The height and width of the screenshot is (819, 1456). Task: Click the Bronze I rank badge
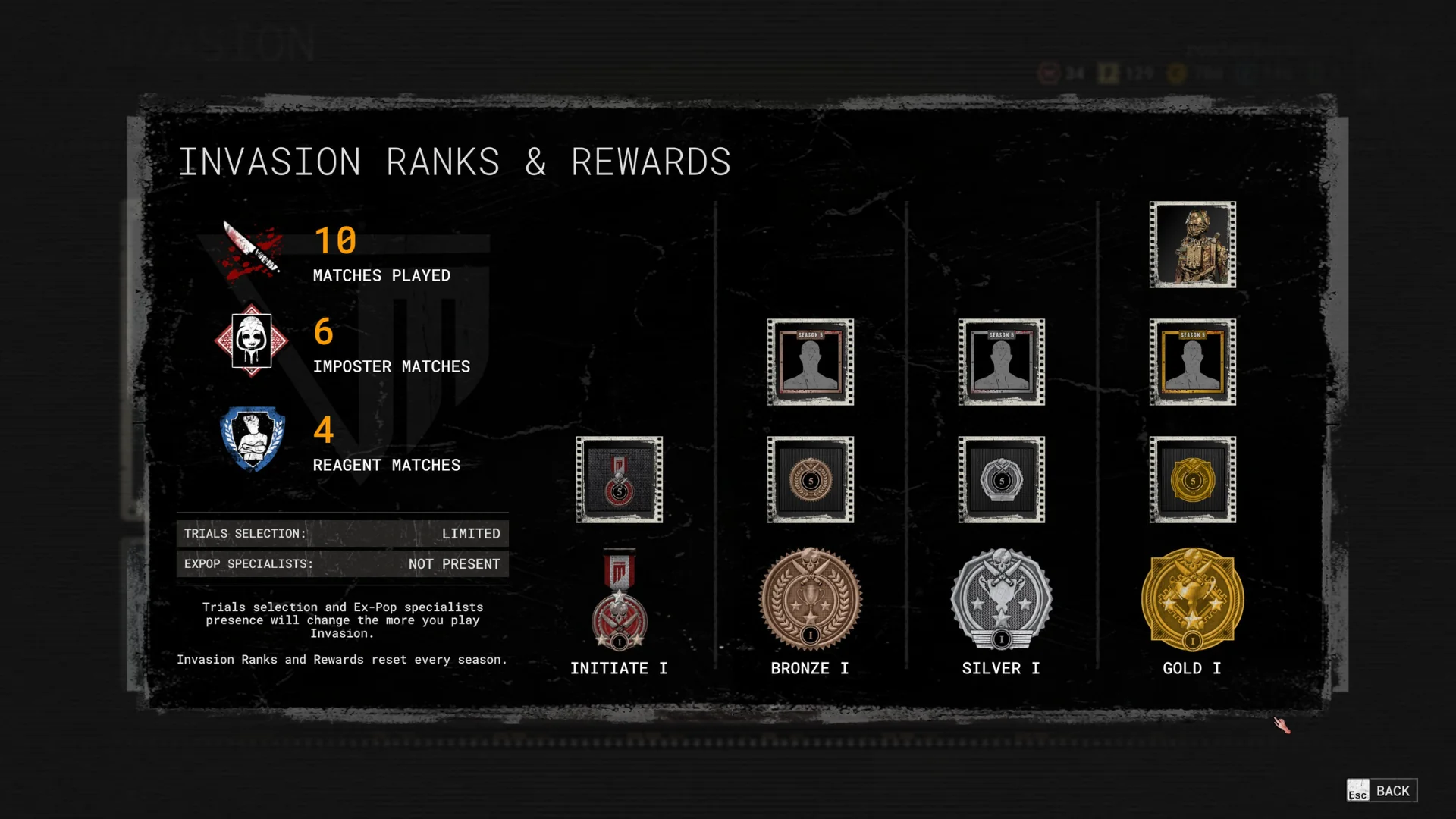[810, 599]
